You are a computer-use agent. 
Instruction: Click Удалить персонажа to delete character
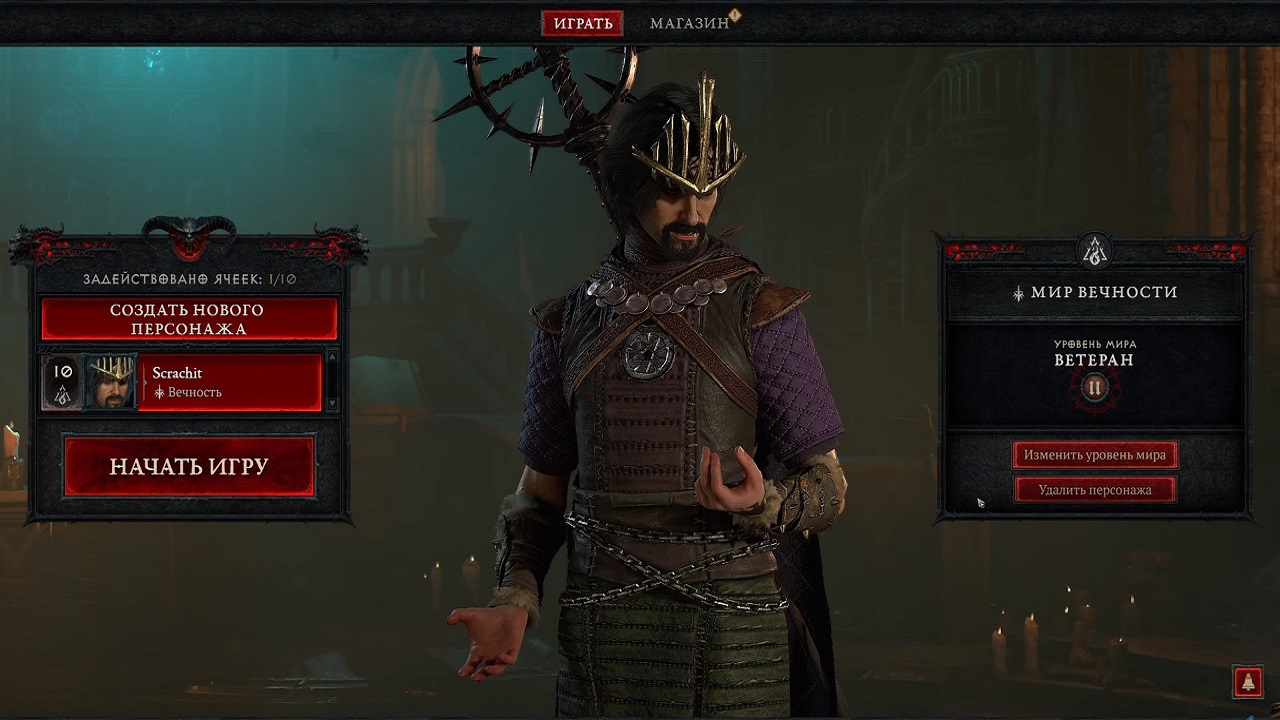coord(1094,490)
